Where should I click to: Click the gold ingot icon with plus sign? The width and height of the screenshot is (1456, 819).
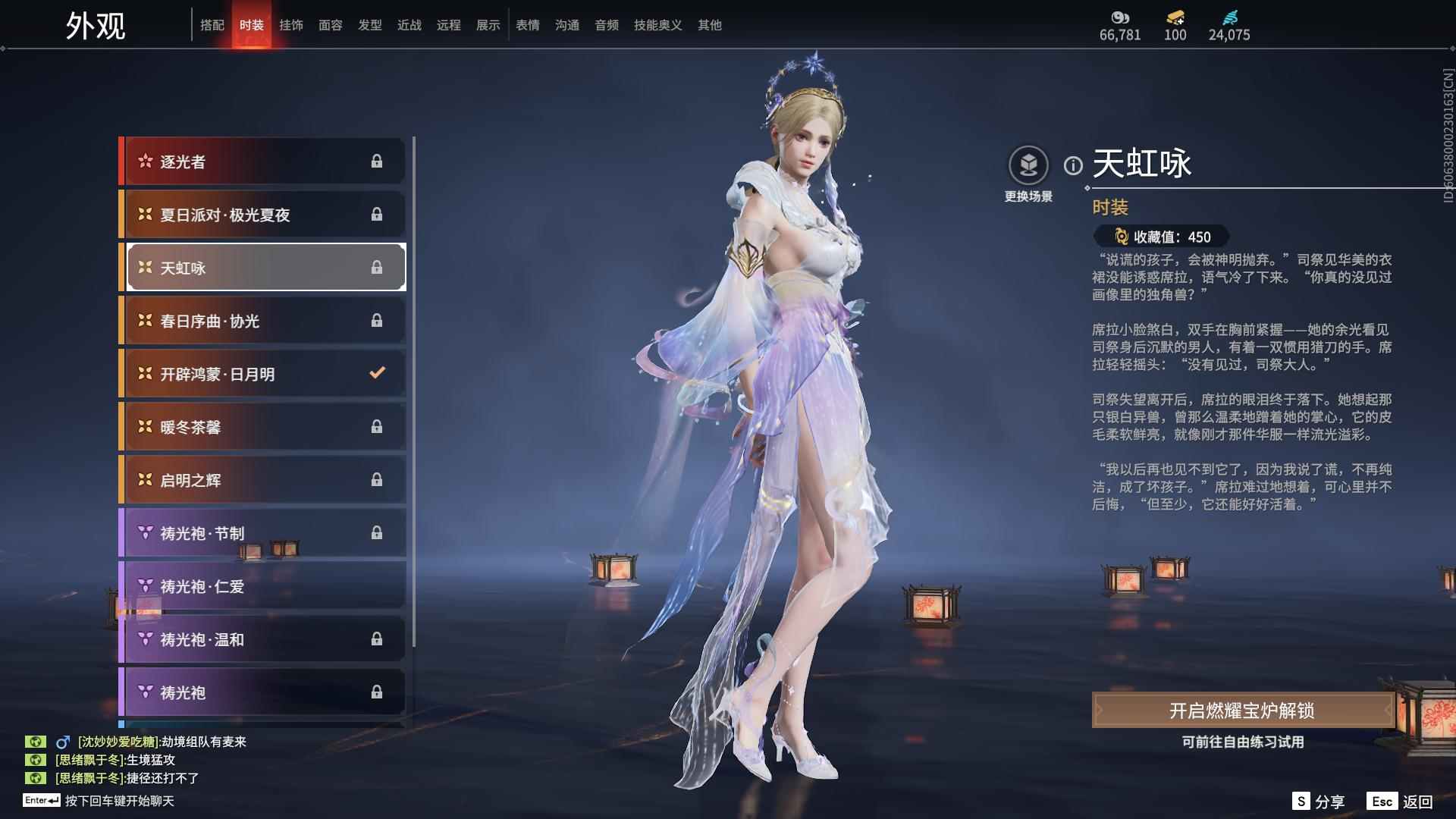coord(1173,15)
